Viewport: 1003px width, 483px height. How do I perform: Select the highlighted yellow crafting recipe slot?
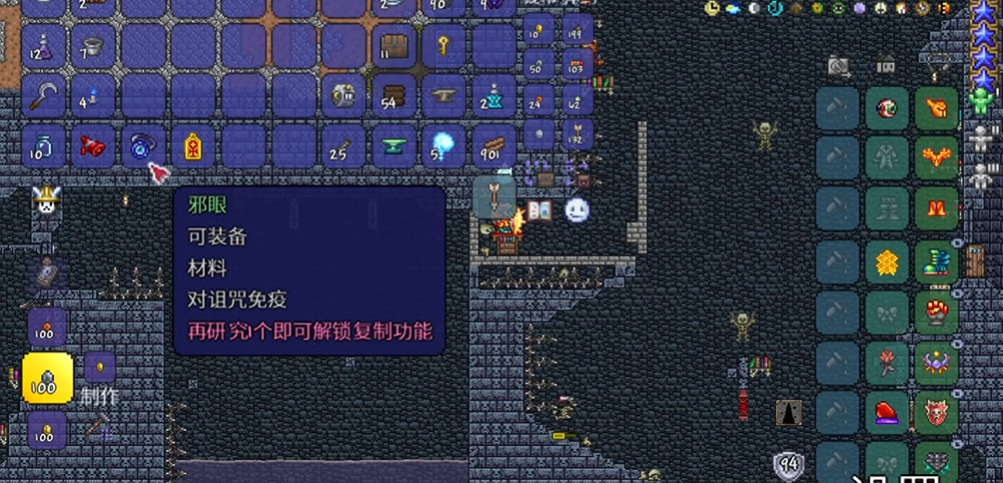click(x=47, y=378)
